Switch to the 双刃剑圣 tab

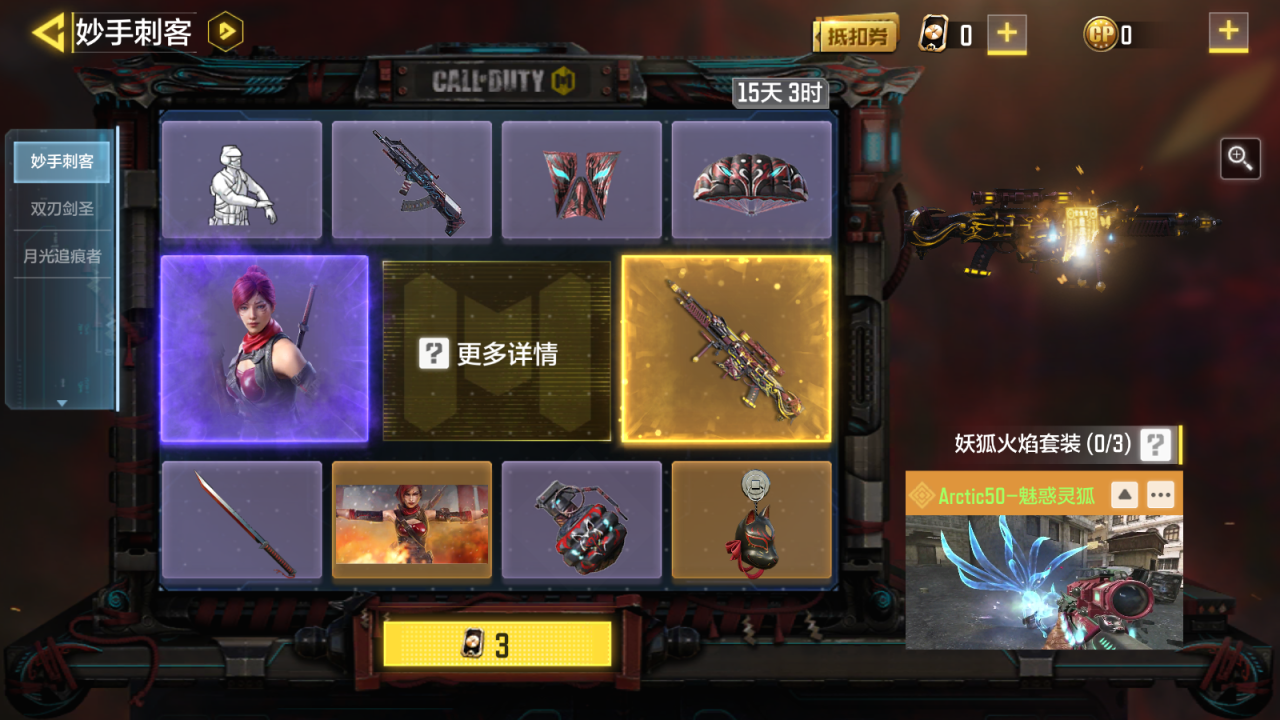62,208
